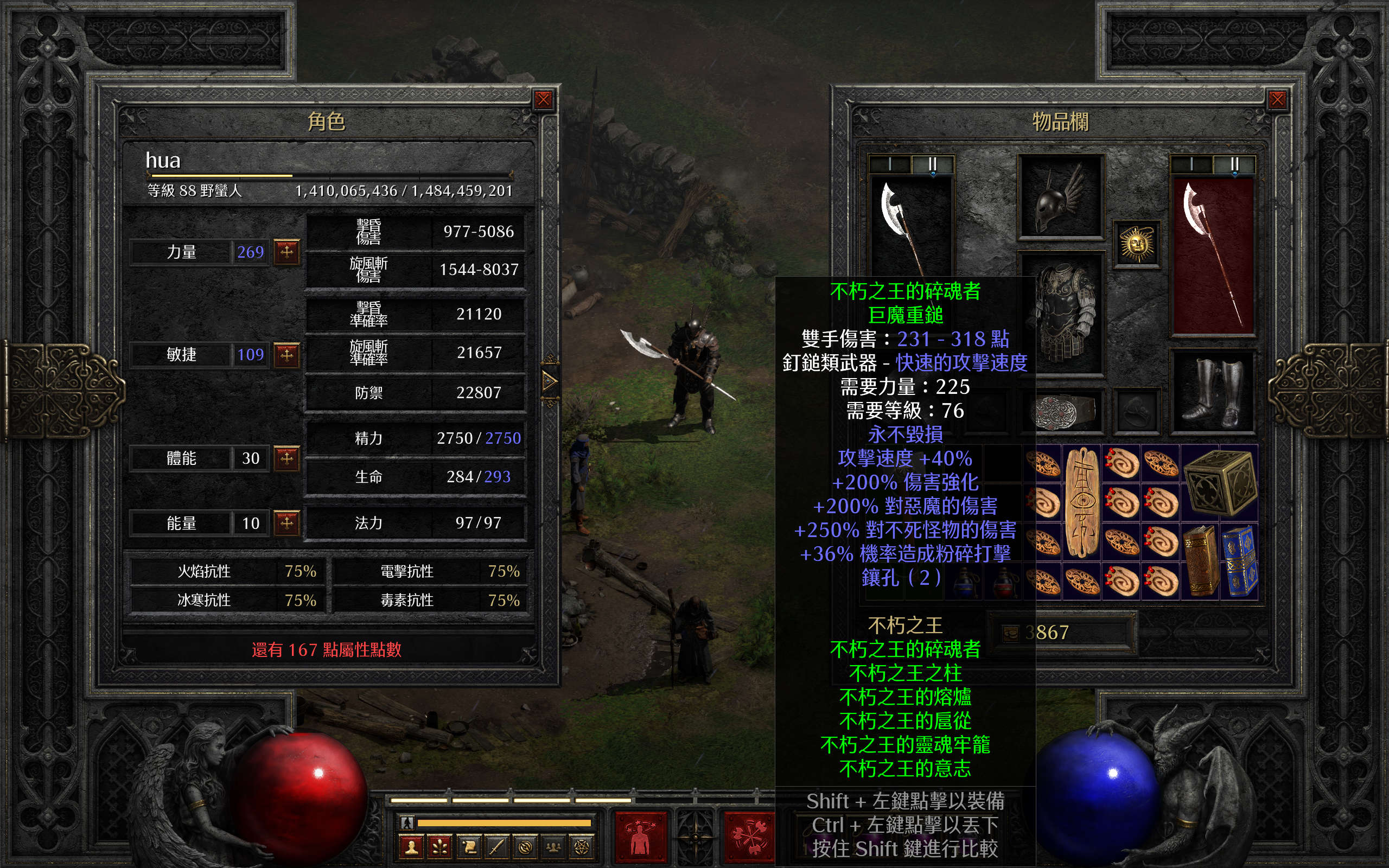Close the character (角色) panel

(543, 100)
